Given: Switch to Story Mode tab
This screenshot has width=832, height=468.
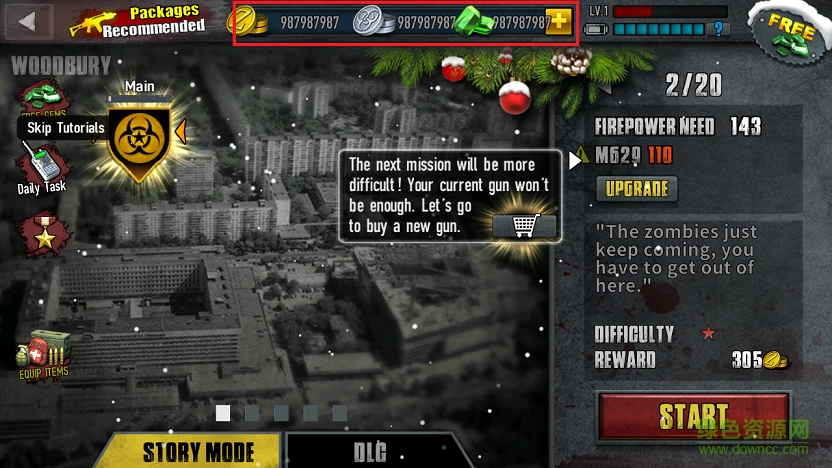Looking at the screenshot, I should coord(197,451).
